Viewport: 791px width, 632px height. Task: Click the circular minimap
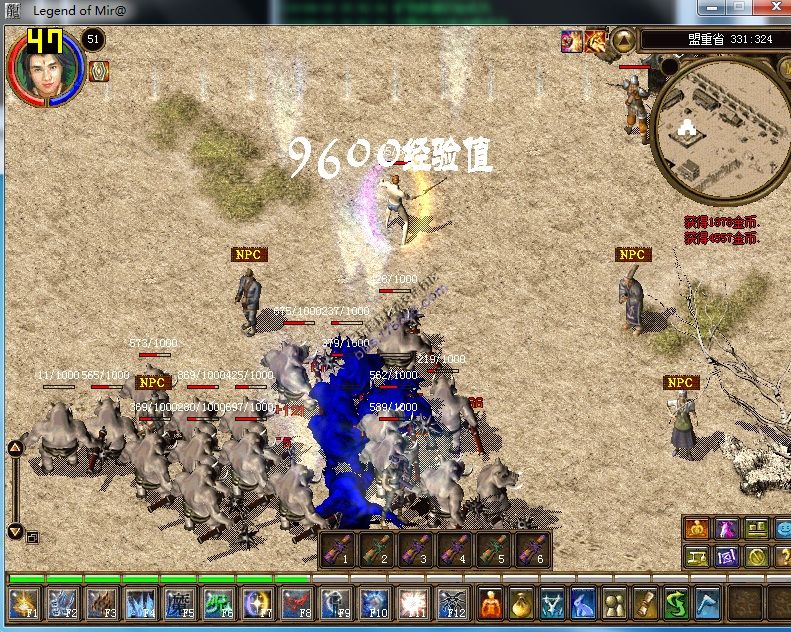718,125
